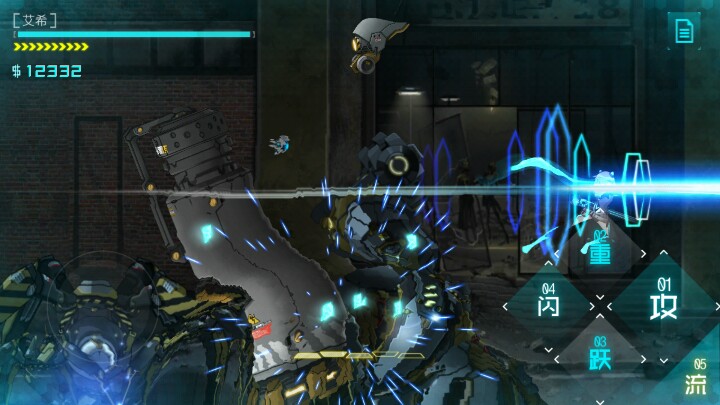Image resolution: width=720 pixels, height=405 pixels.
Task: Tap the 跃 jump button
Action: pos(601,352)
